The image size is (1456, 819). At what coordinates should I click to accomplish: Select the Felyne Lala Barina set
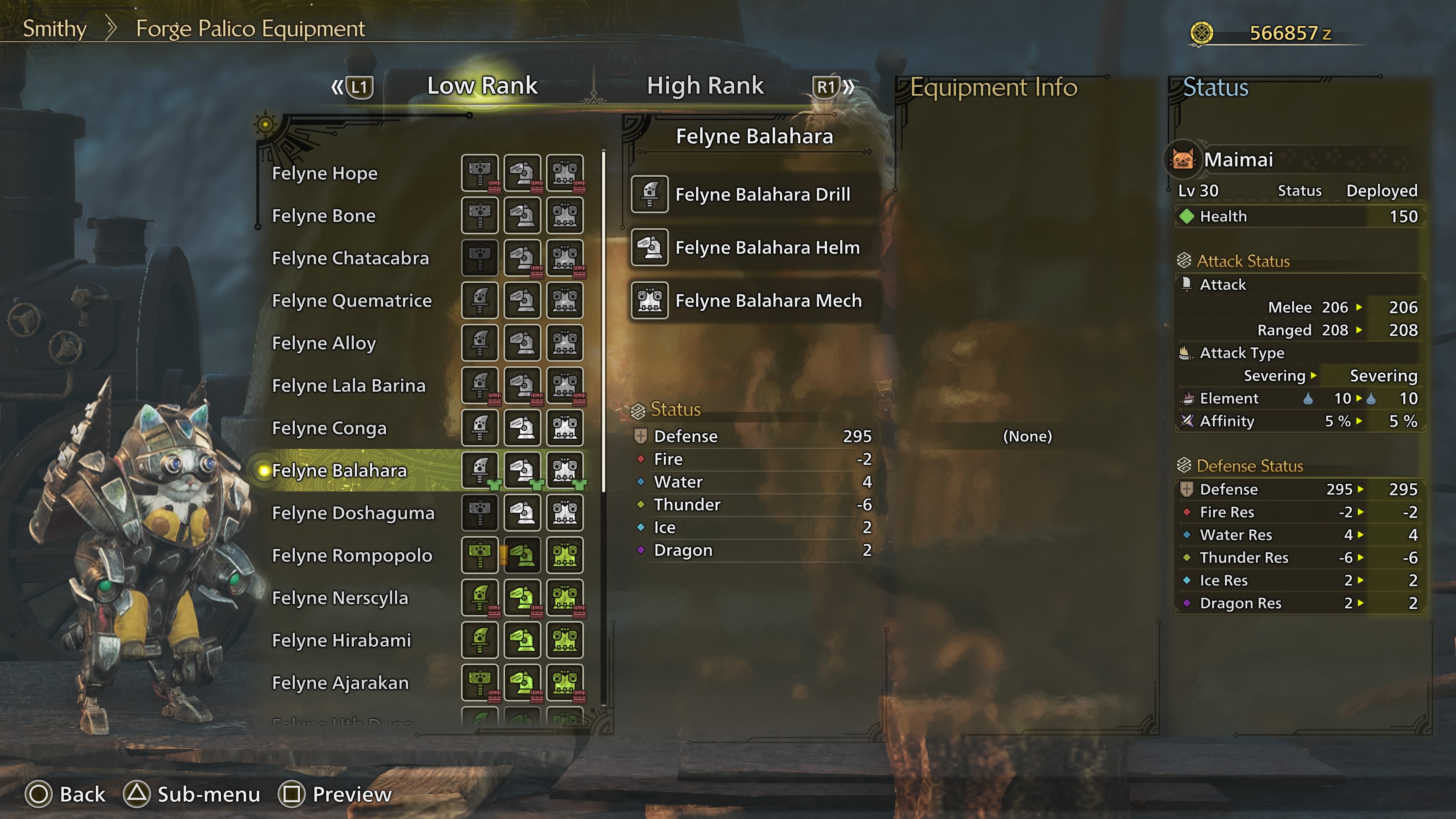(348, 386)
